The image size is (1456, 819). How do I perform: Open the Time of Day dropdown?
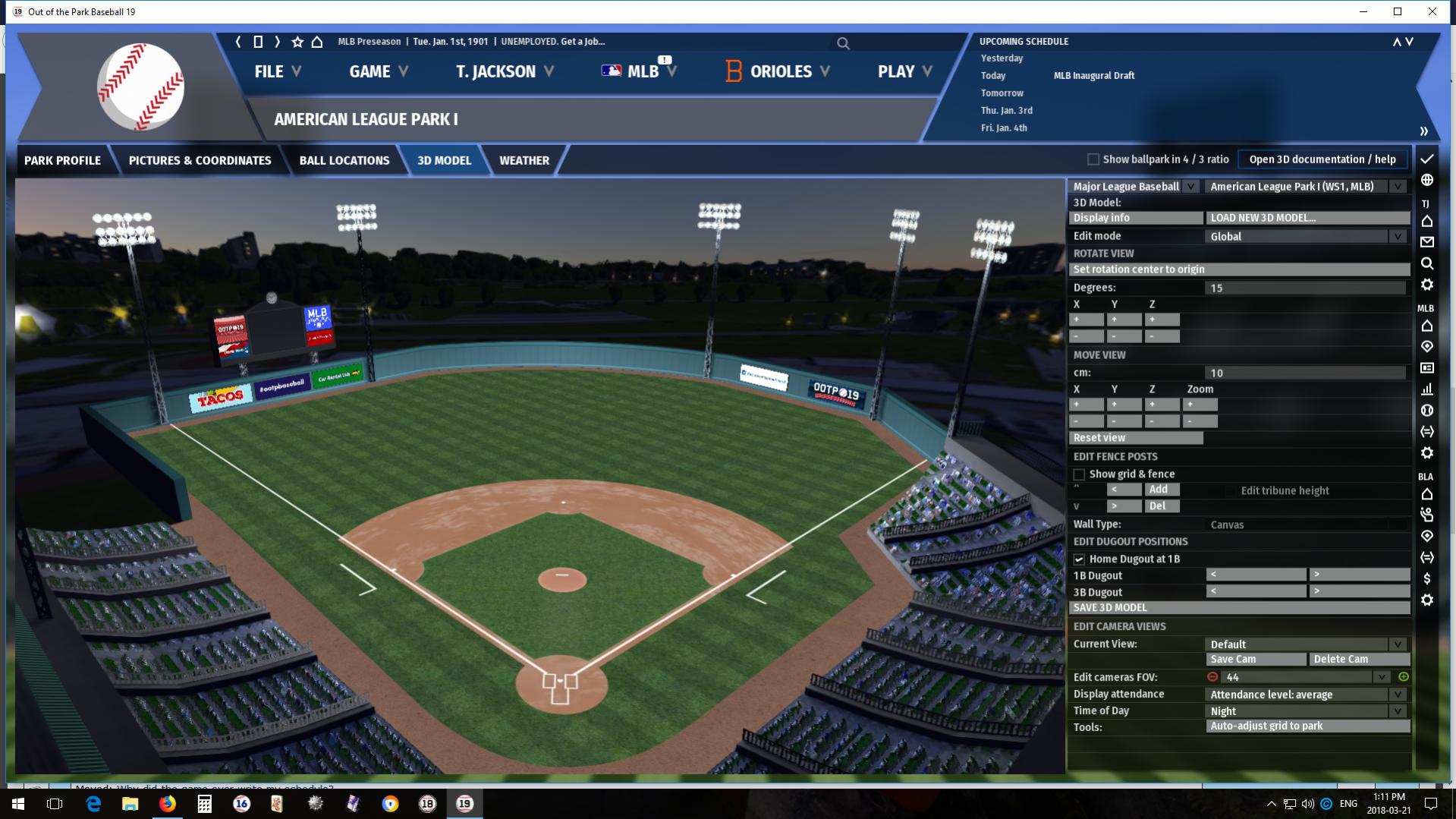pos(1307,711)
